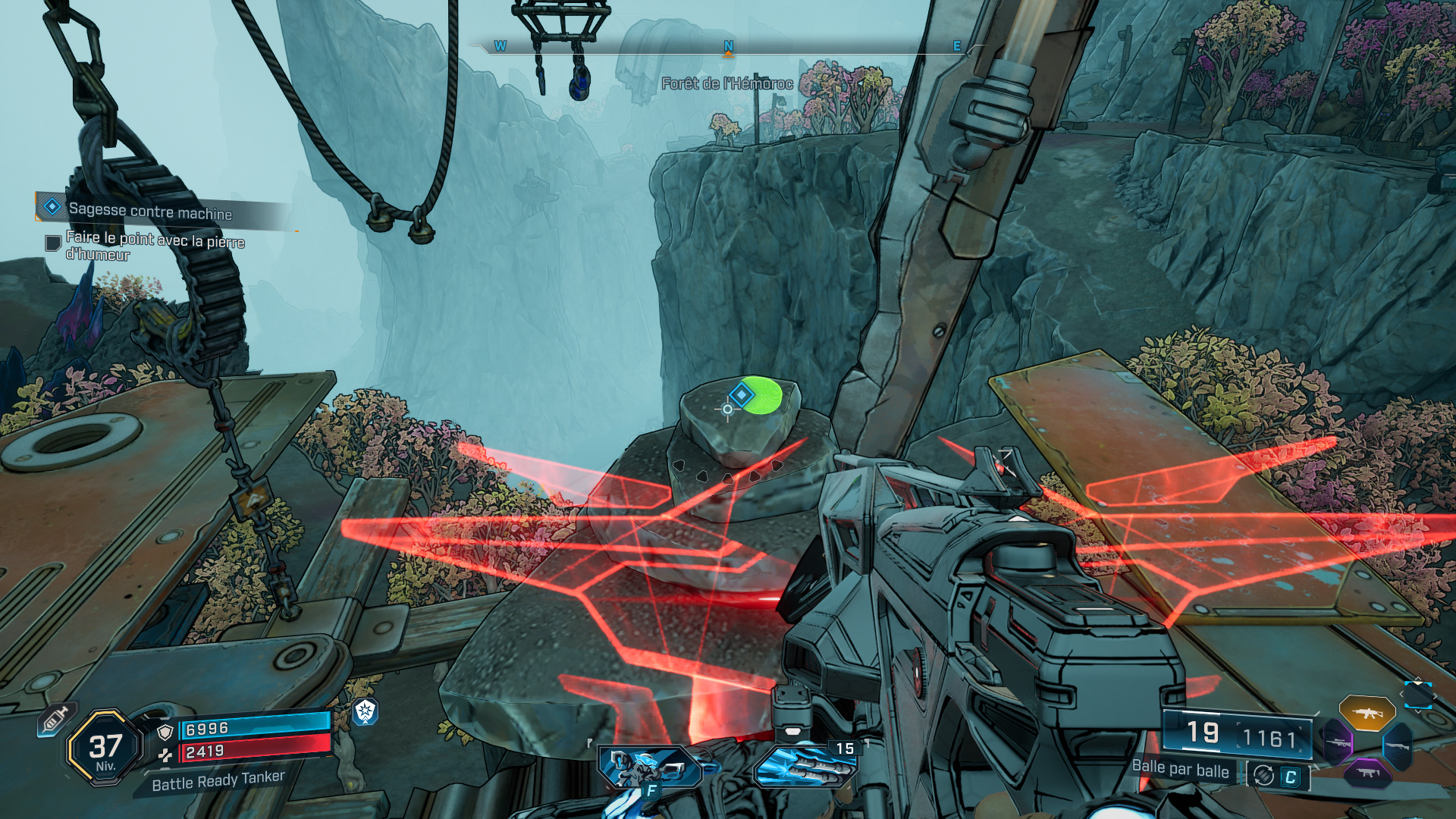1456x819 pixels.
Task: Switch to the purple sniper rifle slot
Action: (1338, 742)
